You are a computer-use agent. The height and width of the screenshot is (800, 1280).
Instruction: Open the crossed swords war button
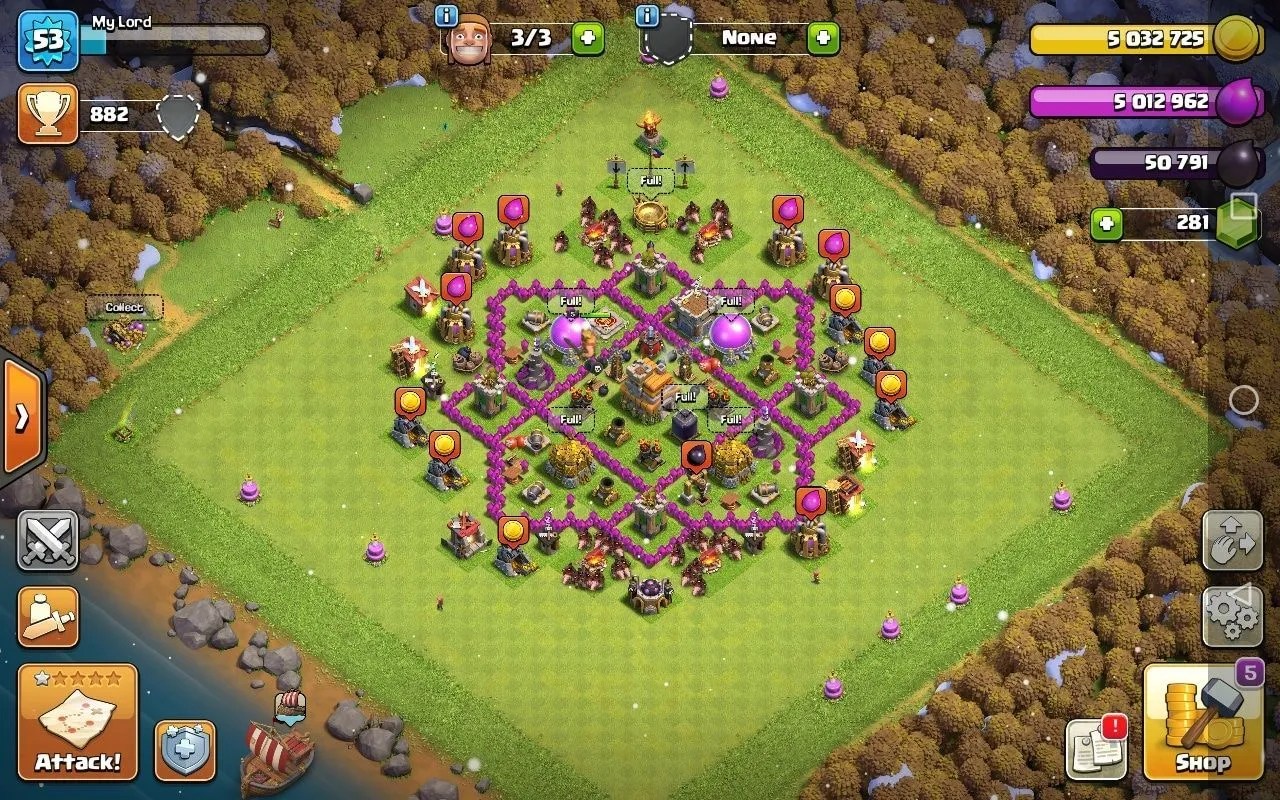(47, 541)
